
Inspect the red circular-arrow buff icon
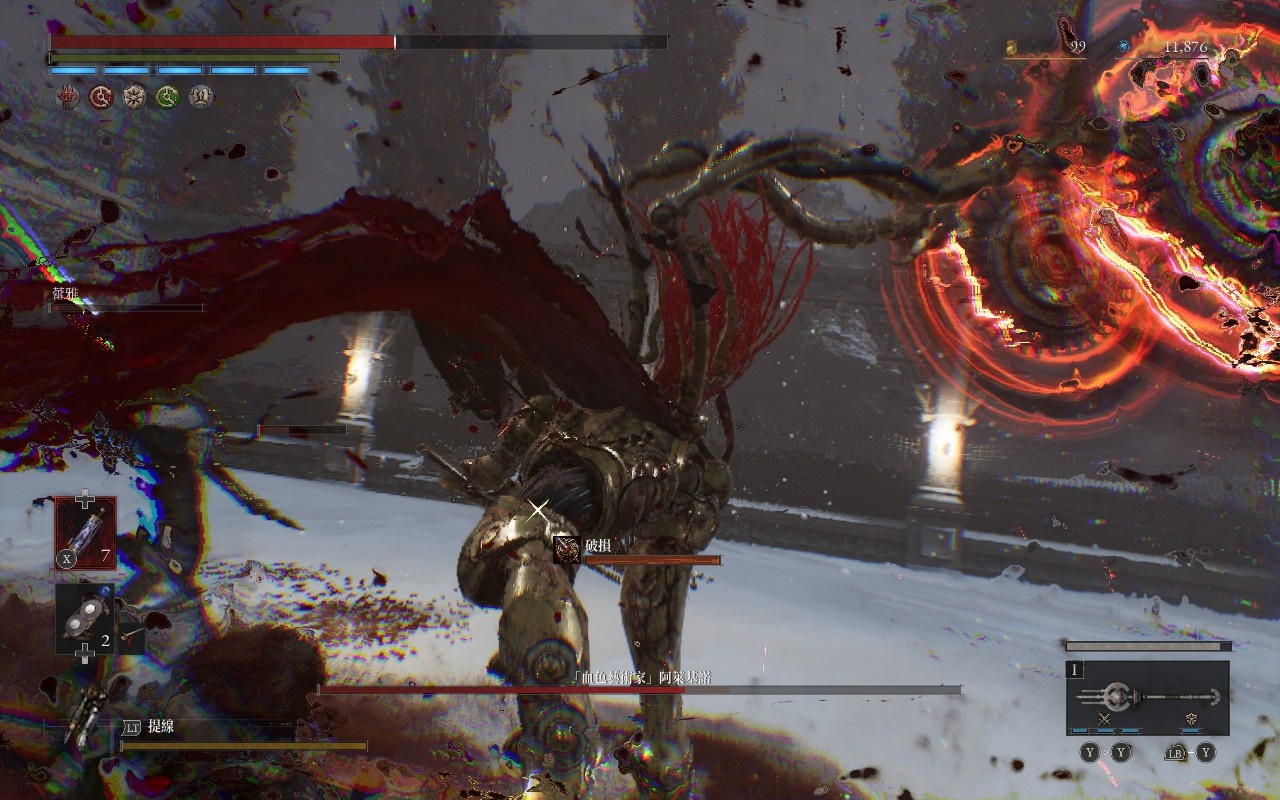[x=100, y=97]
